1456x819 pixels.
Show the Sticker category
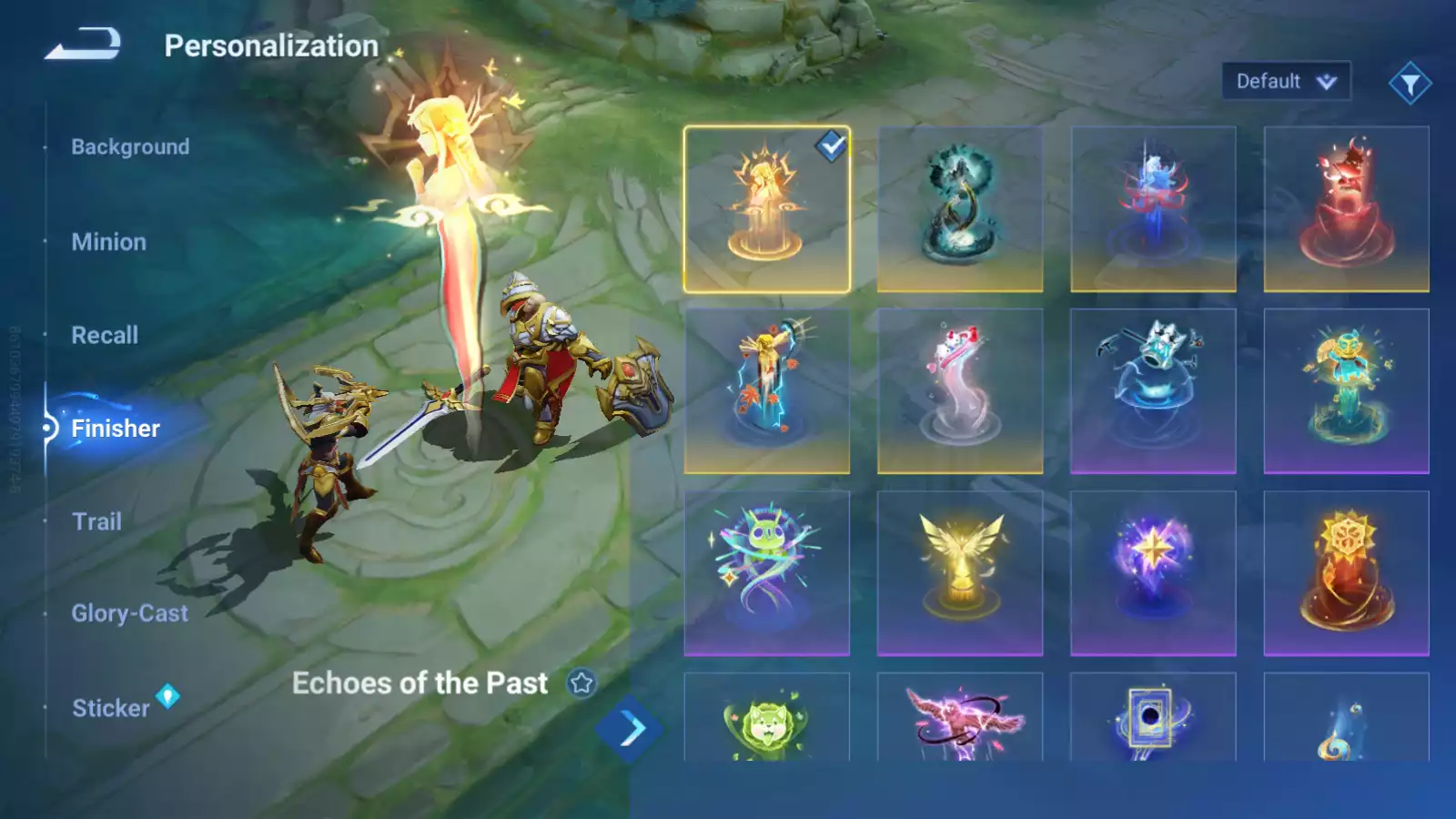[x=111, y=708]
